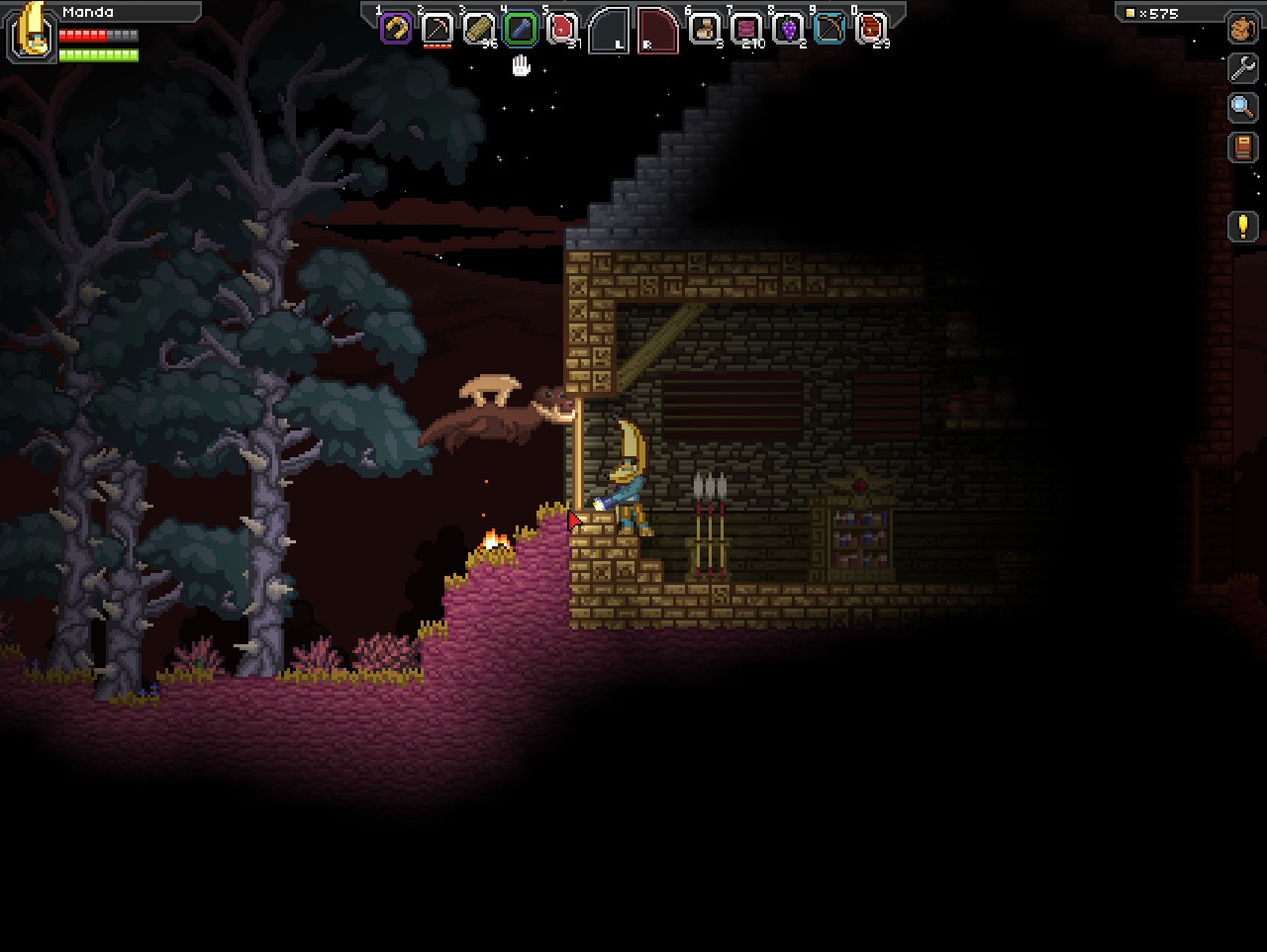Viewport: 1267px width, 952px height.
Task: Click the hand cursor indicator above the hotbar
Action: [520, 65]
